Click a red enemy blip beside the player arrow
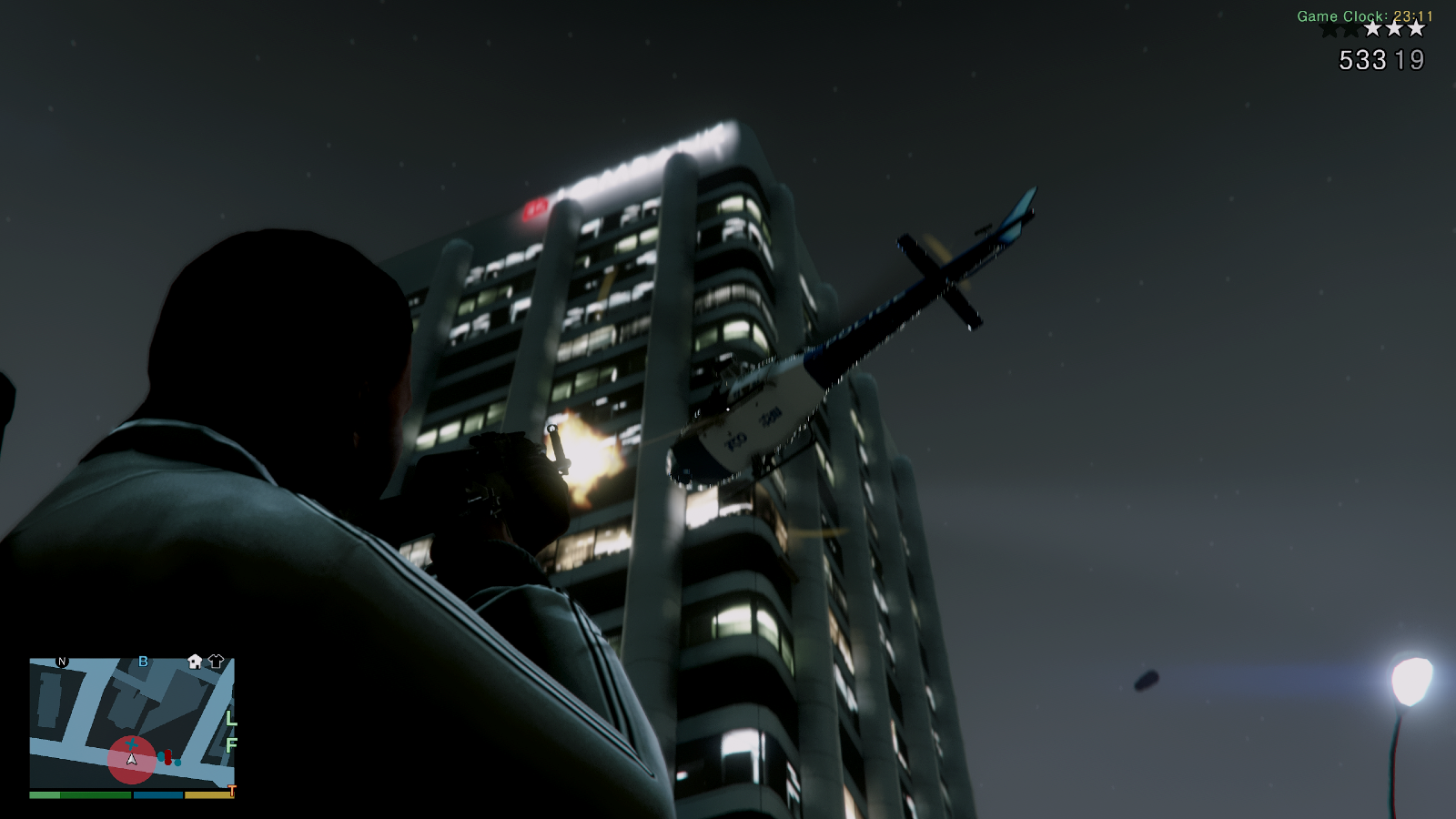This screenshot has height=819, width=1456. (x=167, y=757)
